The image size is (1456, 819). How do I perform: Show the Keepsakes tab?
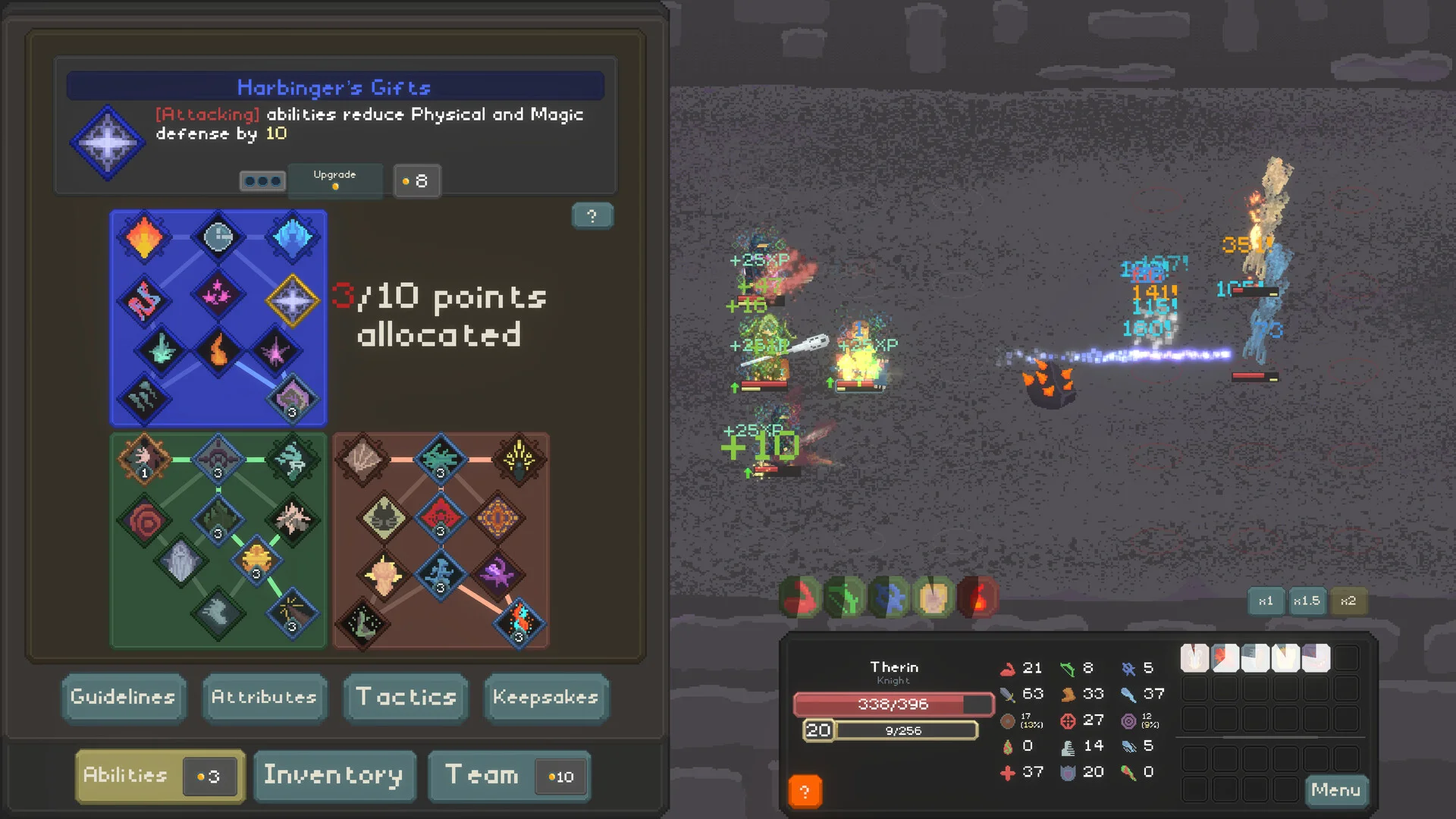point(545,697)
